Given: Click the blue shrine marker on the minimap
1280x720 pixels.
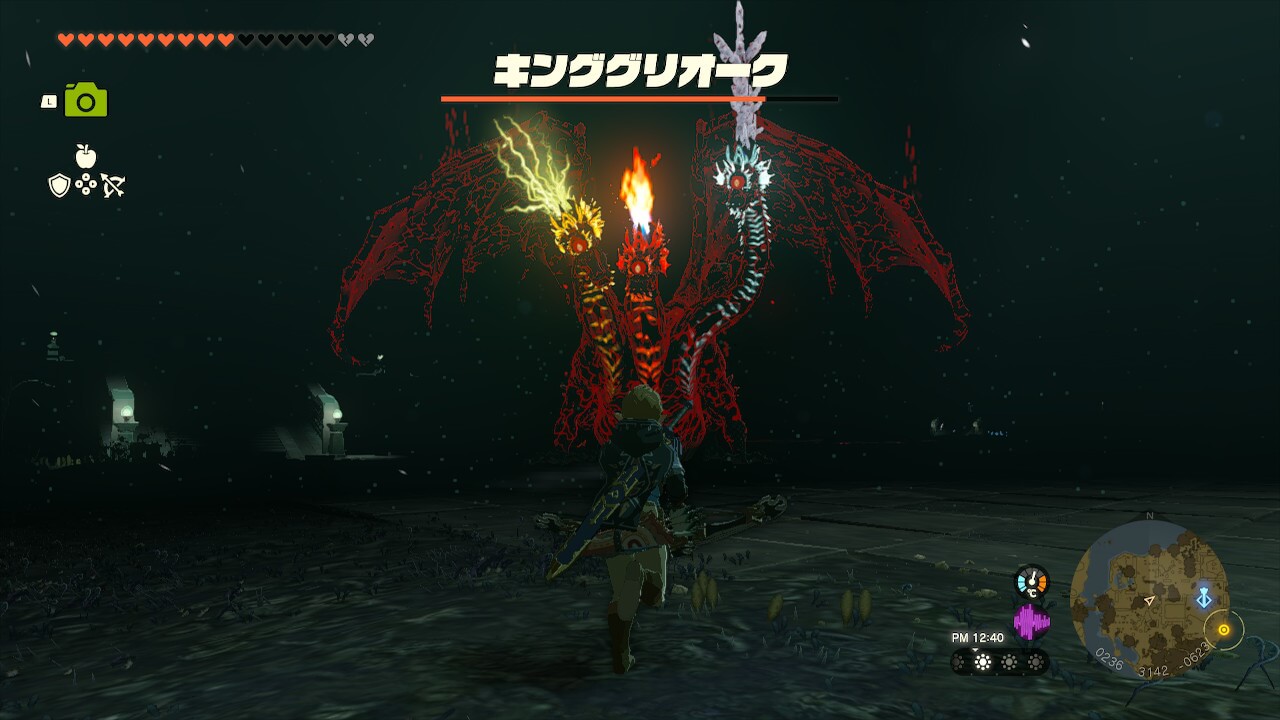Looking at the screenshot, I should click(1204, 597).
